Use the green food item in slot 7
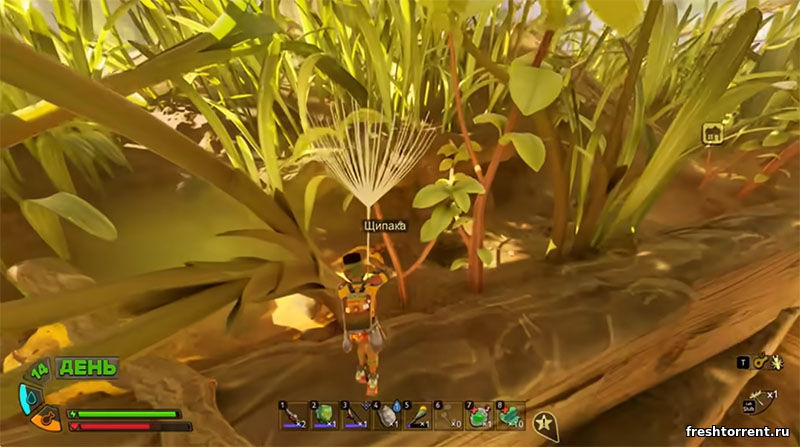The image size is (800, 447). tap(480, 416)
